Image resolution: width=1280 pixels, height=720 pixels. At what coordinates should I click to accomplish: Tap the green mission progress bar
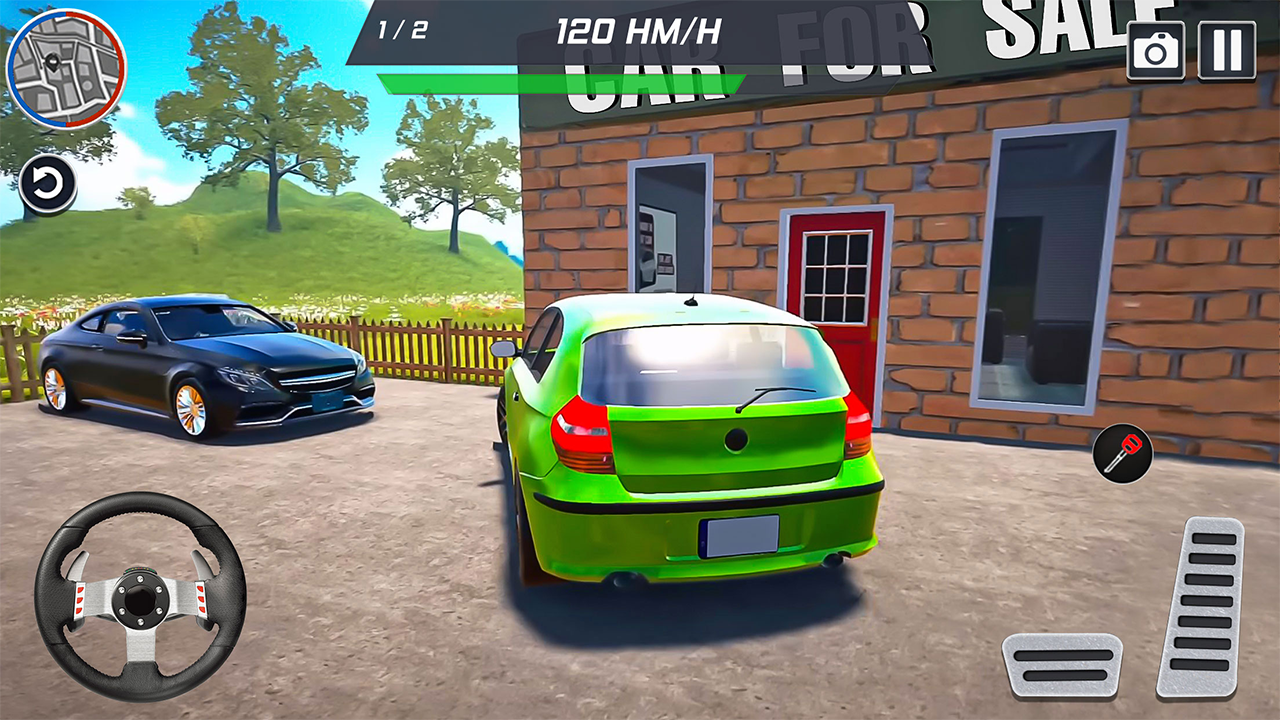tap(560, 78)
